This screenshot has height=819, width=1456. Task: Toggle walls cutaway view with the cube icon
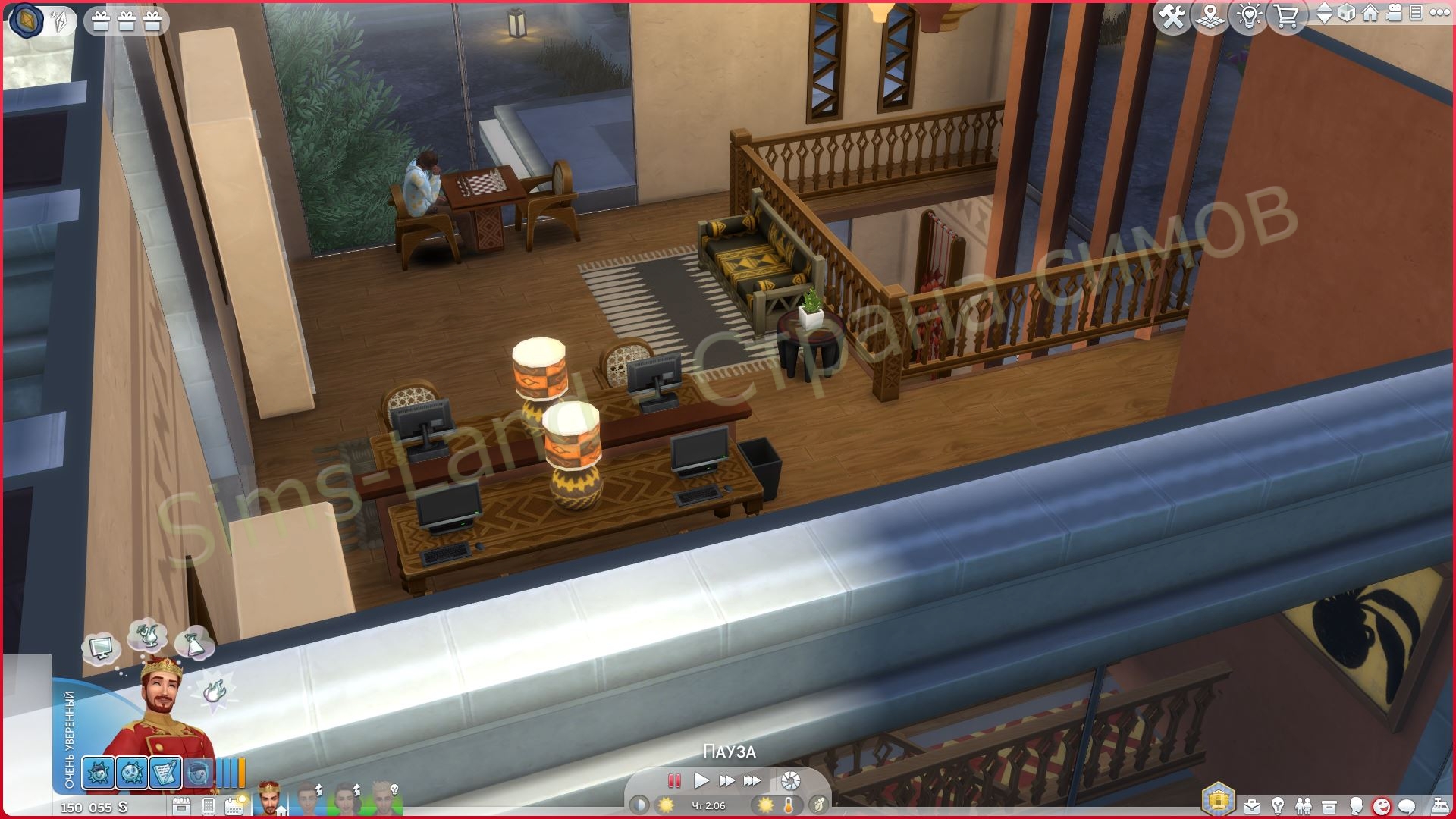(1346, 14)
